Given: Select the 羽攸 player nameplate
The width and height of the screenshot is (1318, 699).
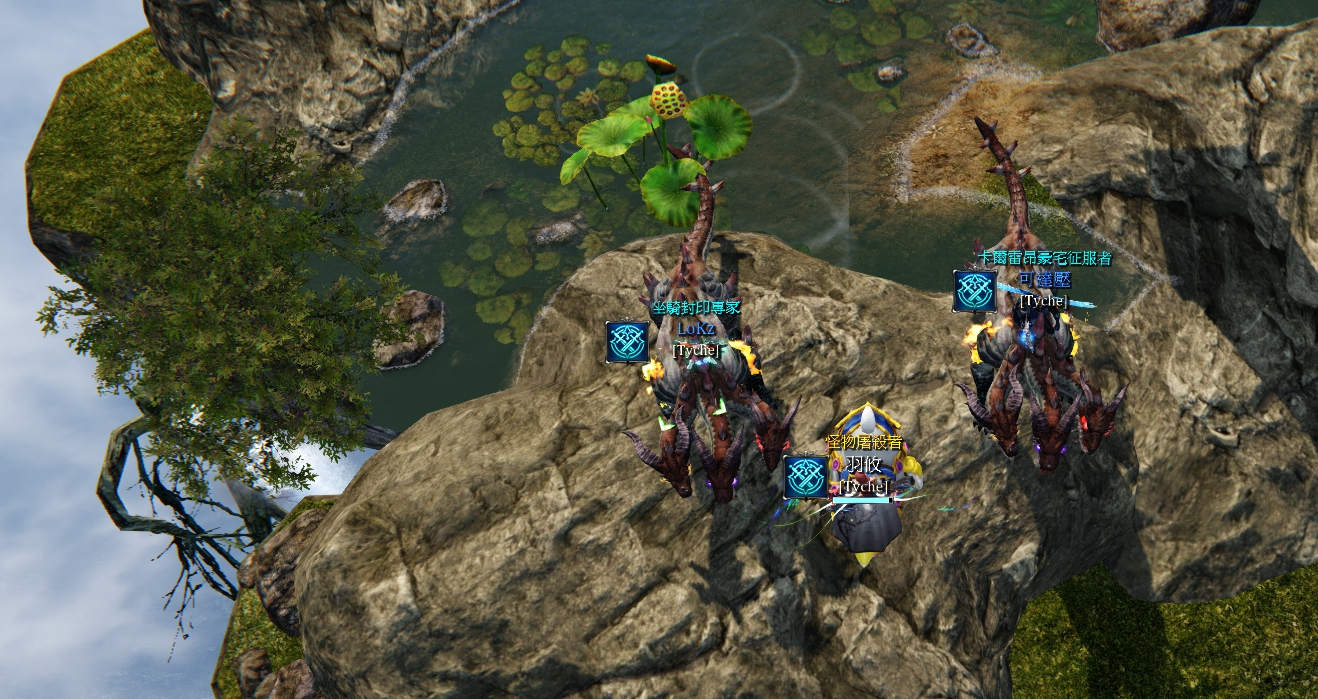Looking at the screenshot, I should 862,464.
